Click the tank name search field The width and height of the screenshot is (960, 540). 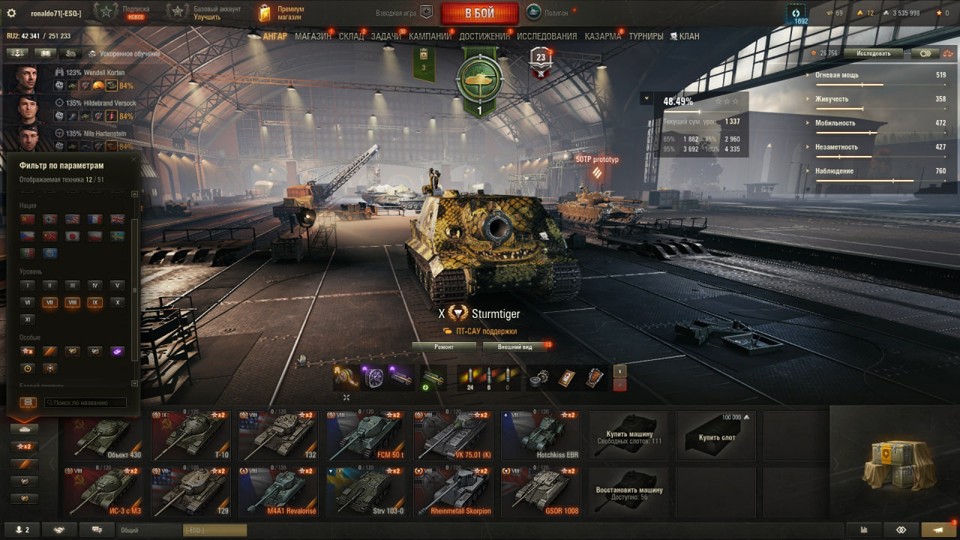click(85, 402)
